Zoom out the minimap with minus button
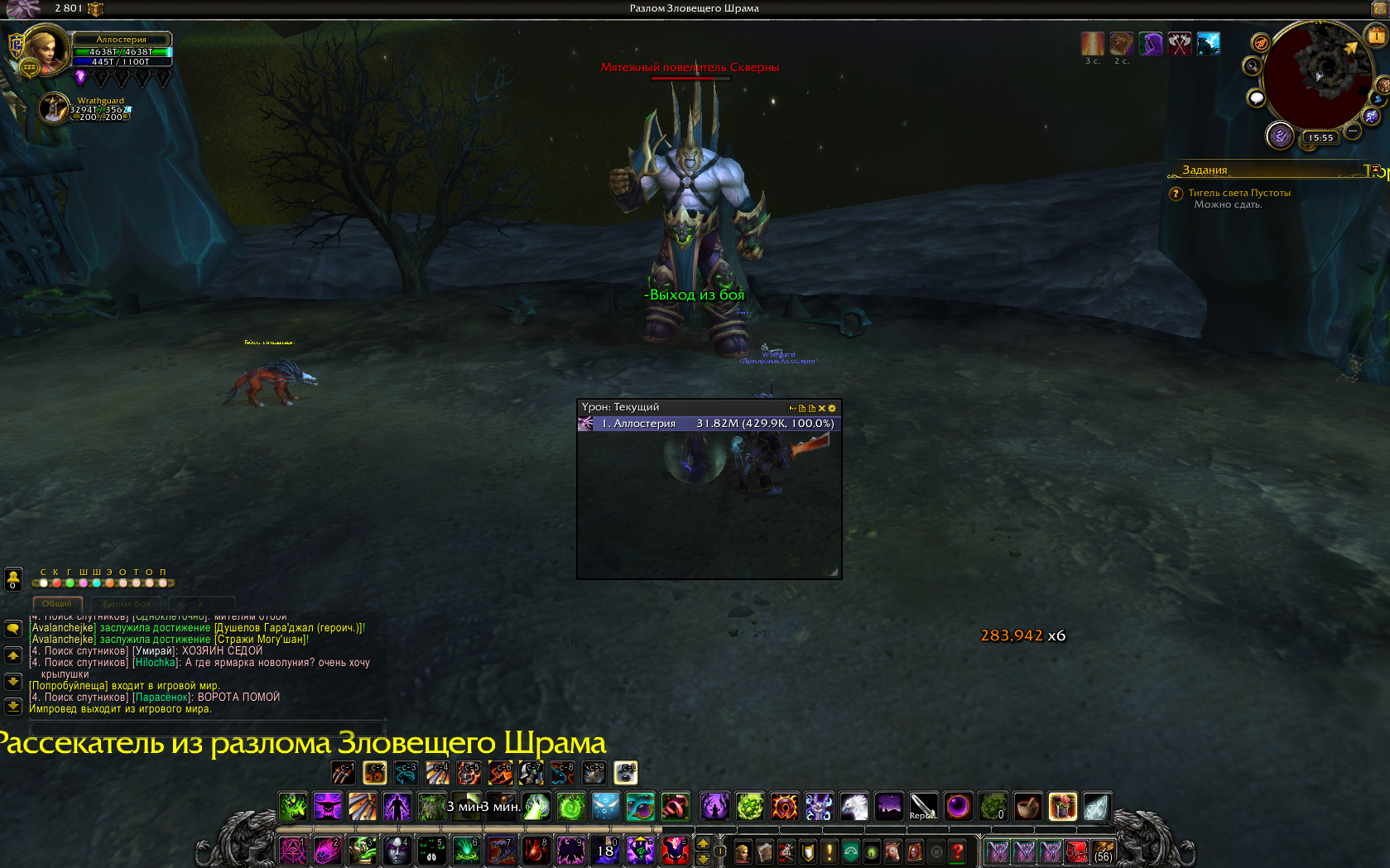The height and width of the screenshot is (868, 1390). coord(1353,131)
